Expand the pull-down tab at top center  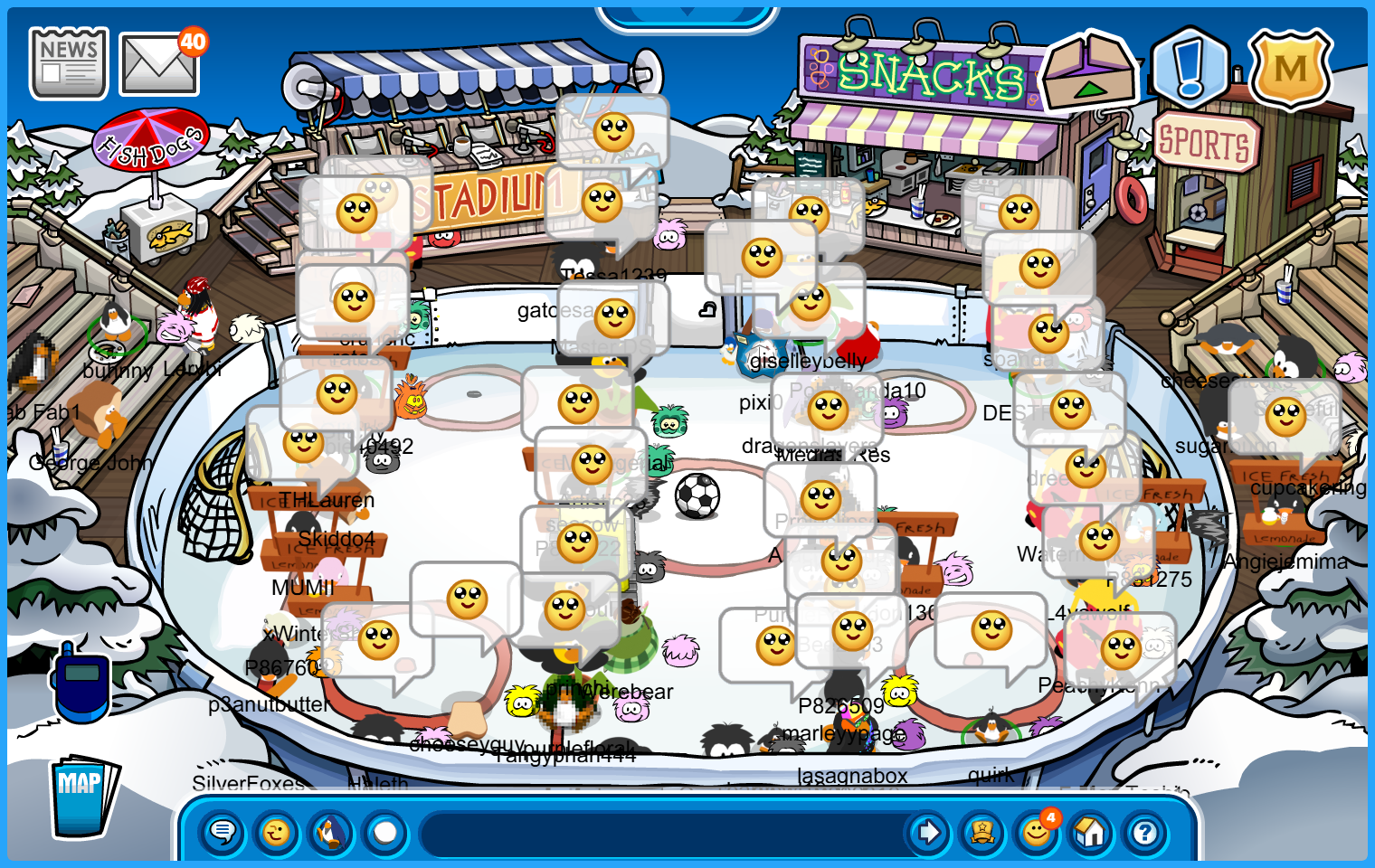click(x=687, y=14)
